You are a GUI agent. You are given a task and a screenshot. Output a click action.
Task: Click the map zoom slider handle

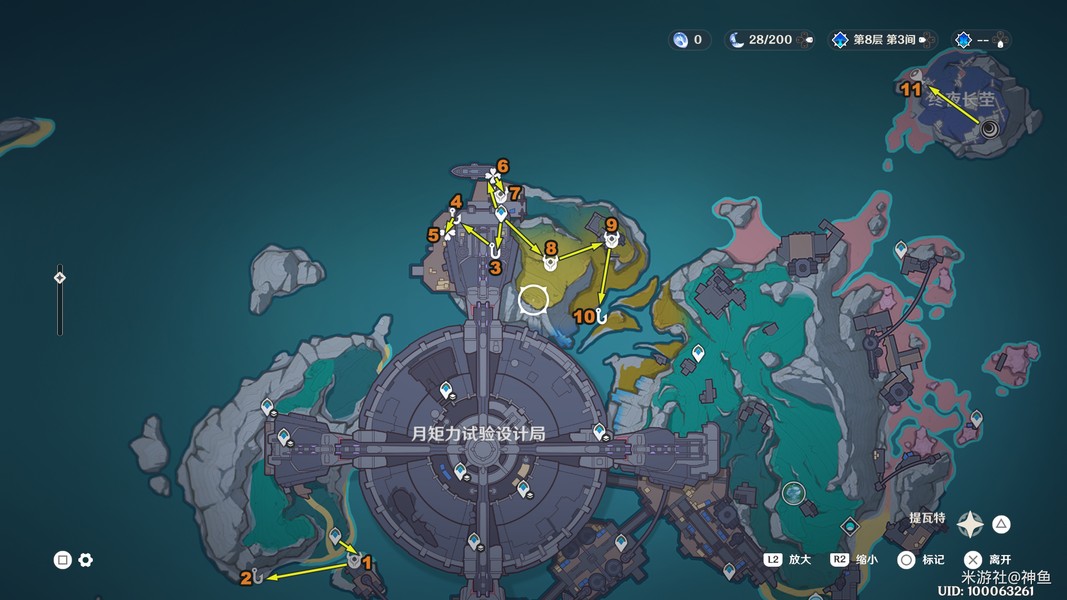tap(60, 278)
